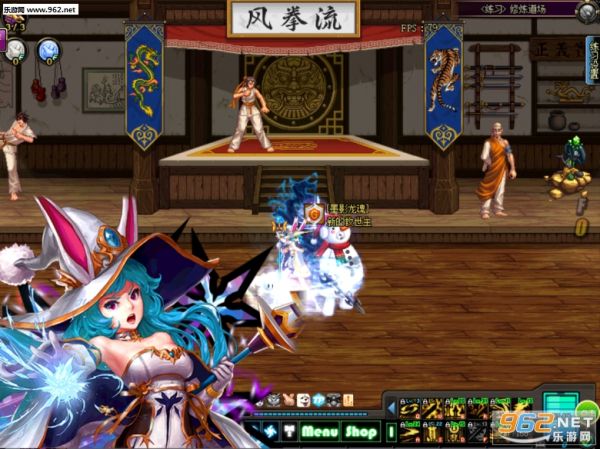
Task: Open the Shop button
Action: (361, 432)
